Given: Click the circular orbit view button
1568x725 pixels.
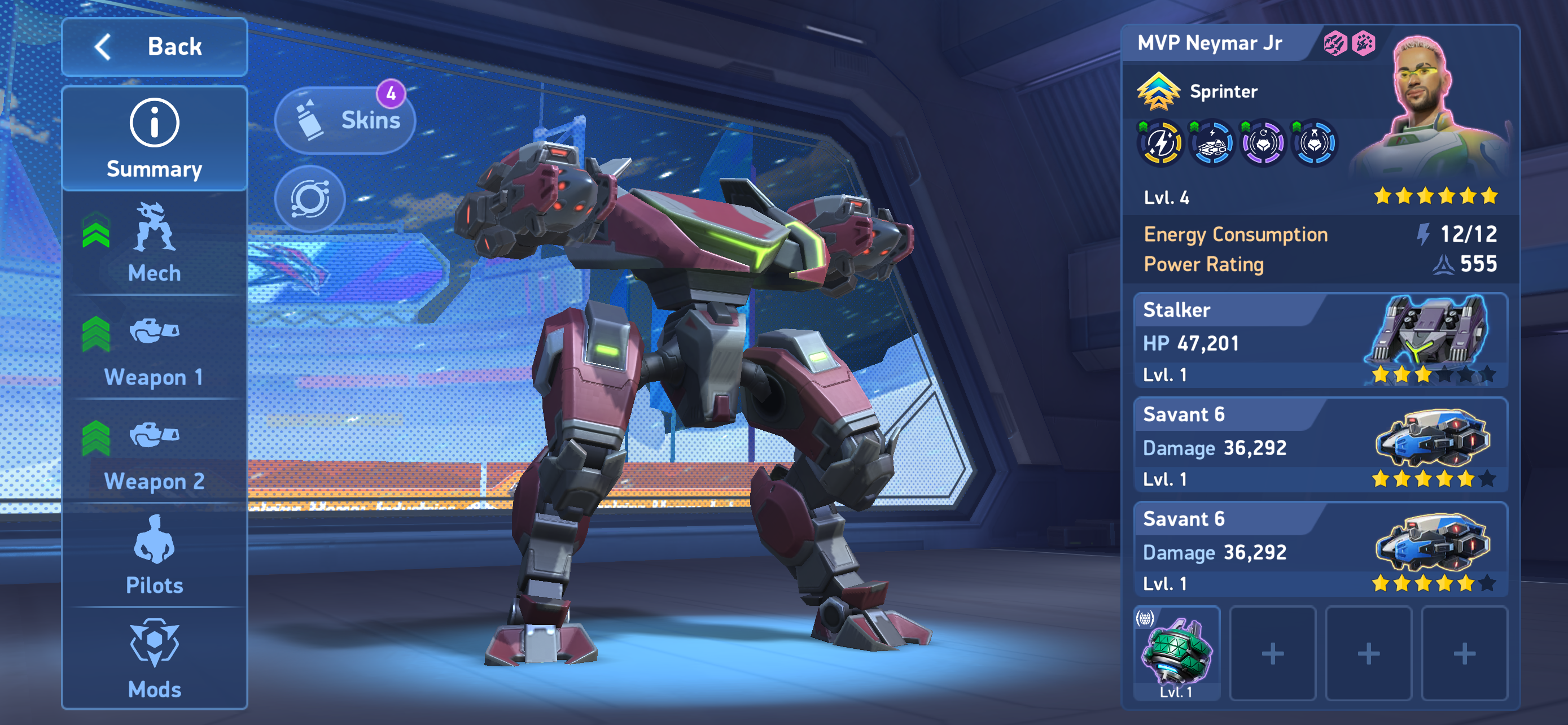Looking at the screenshot, I should [x=310, y=198].
